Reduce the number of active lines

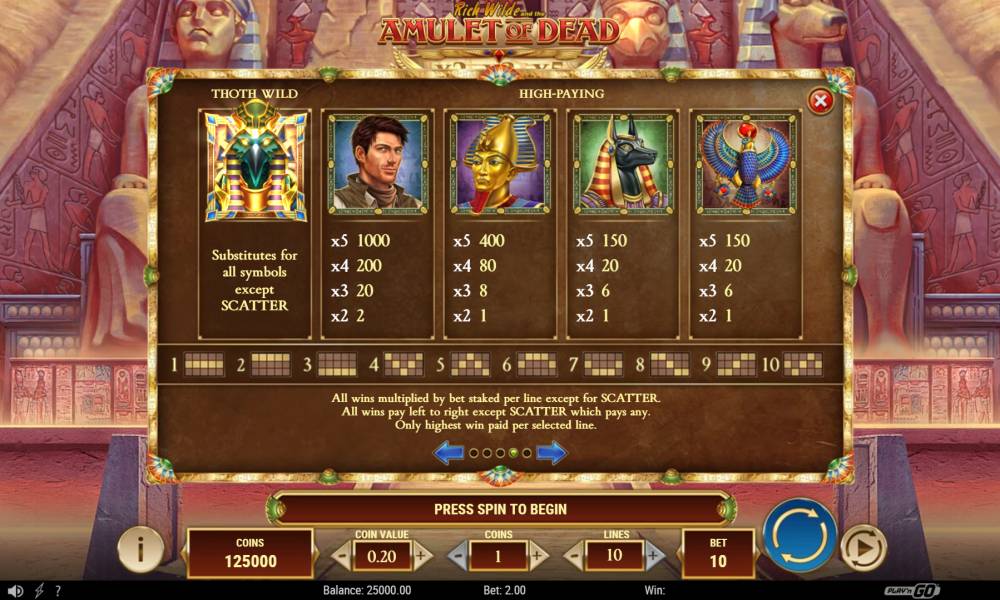tap(575, 554)
